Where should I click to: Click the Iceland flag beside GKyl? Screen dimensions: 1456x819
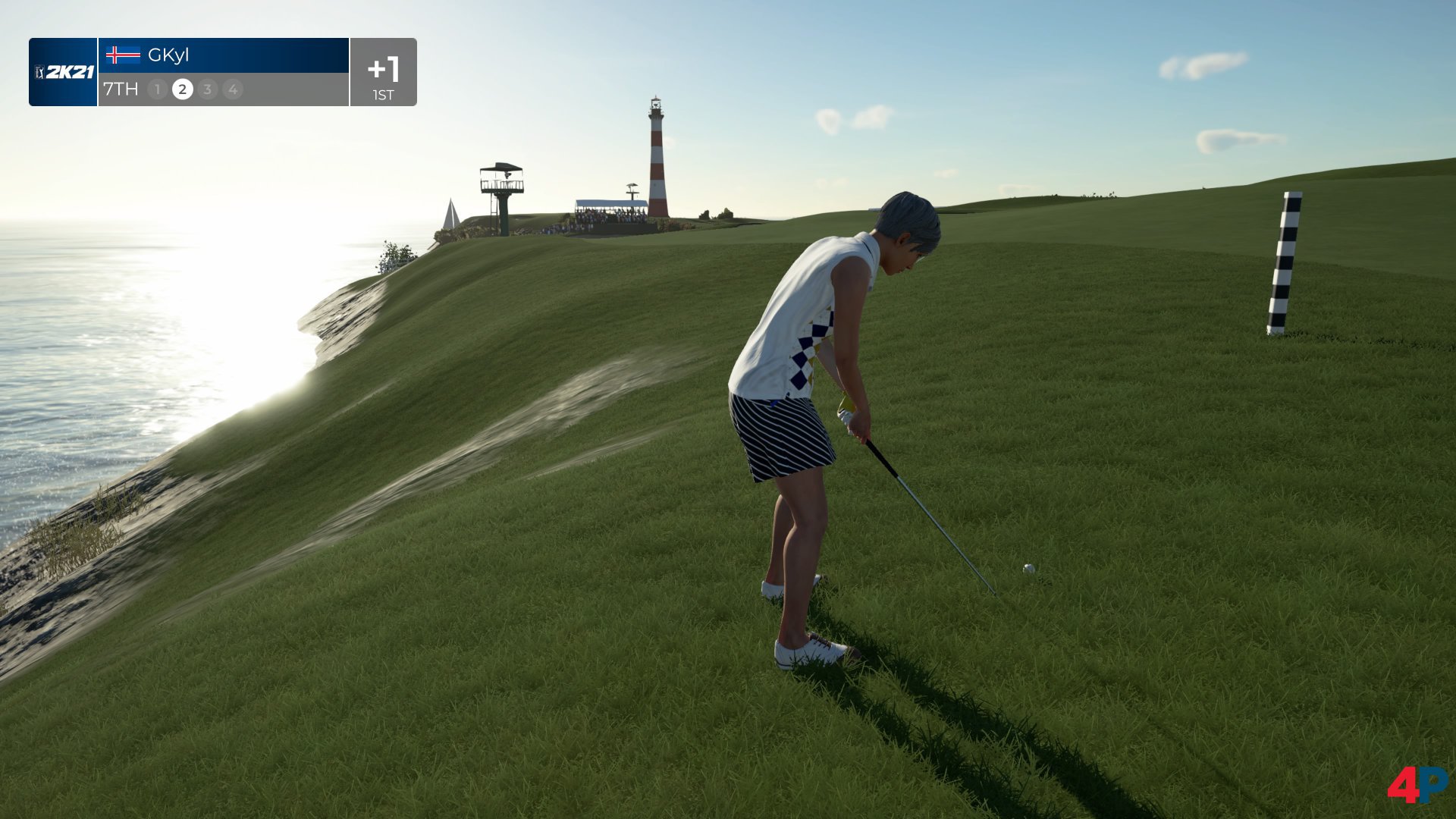click(123, 55)
